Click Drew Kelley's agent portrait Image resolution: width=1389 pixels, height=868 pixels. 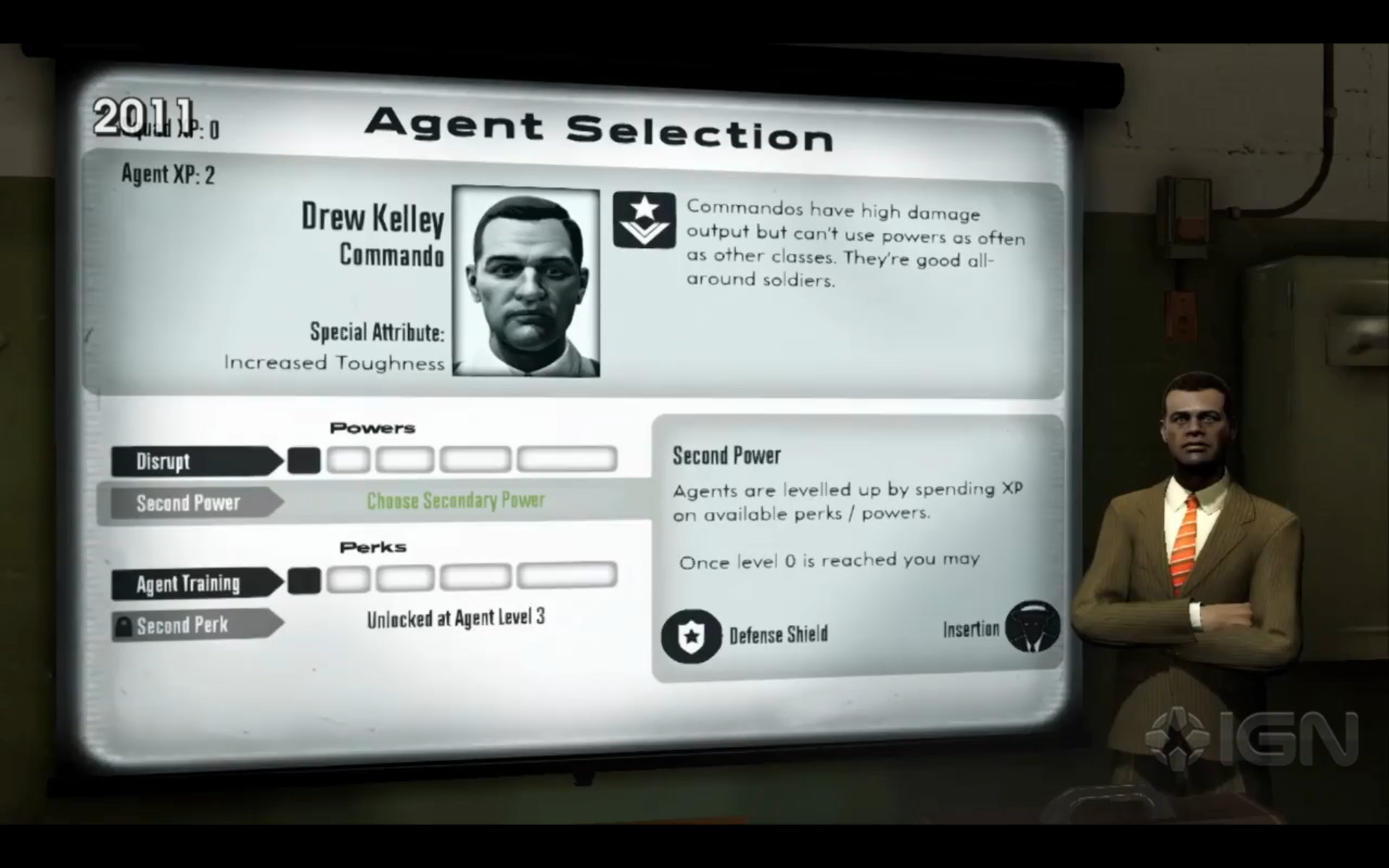tap(526, 281)
